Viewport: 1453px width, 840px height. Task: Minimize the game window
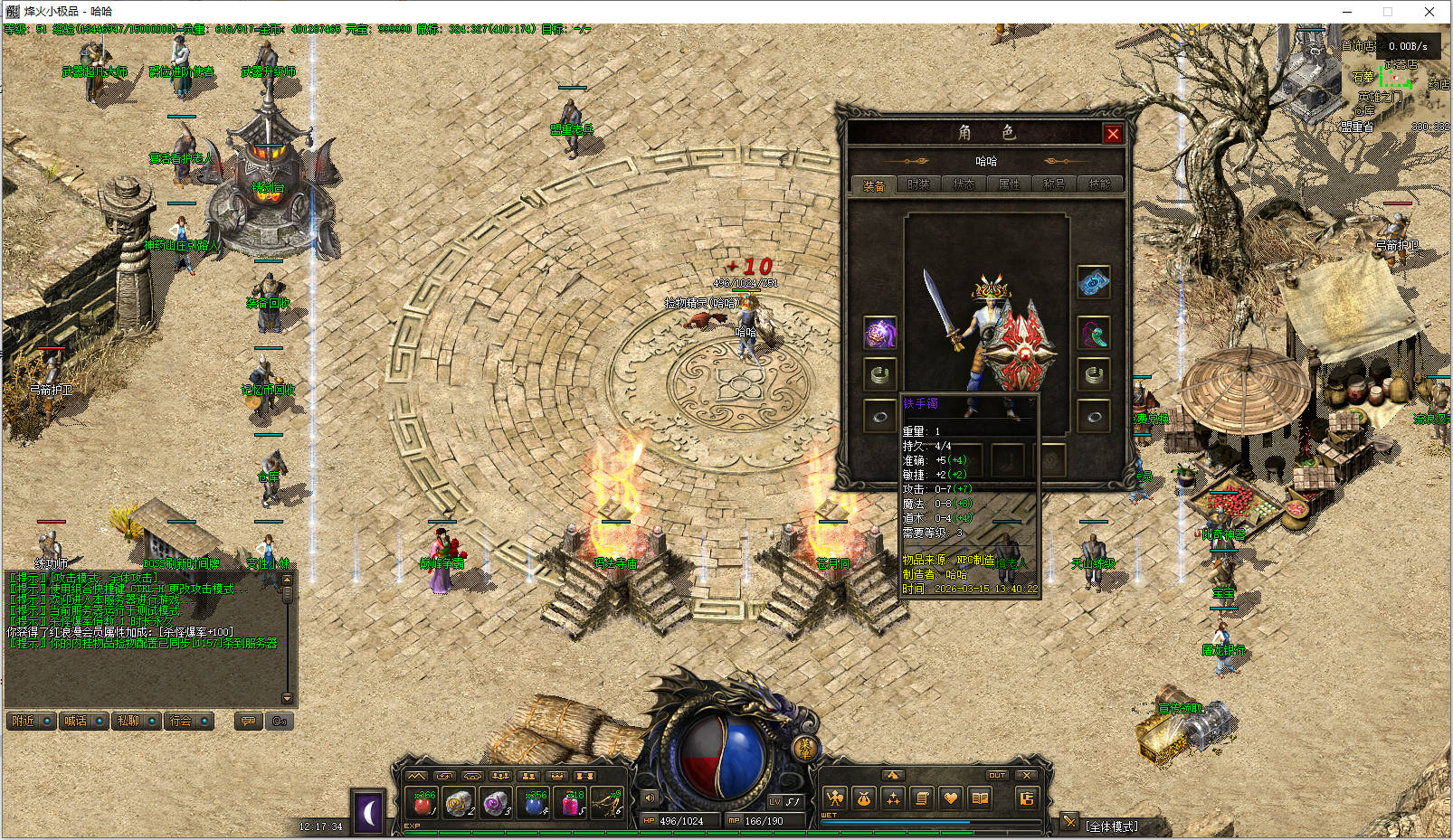[x=1346, y=12]
